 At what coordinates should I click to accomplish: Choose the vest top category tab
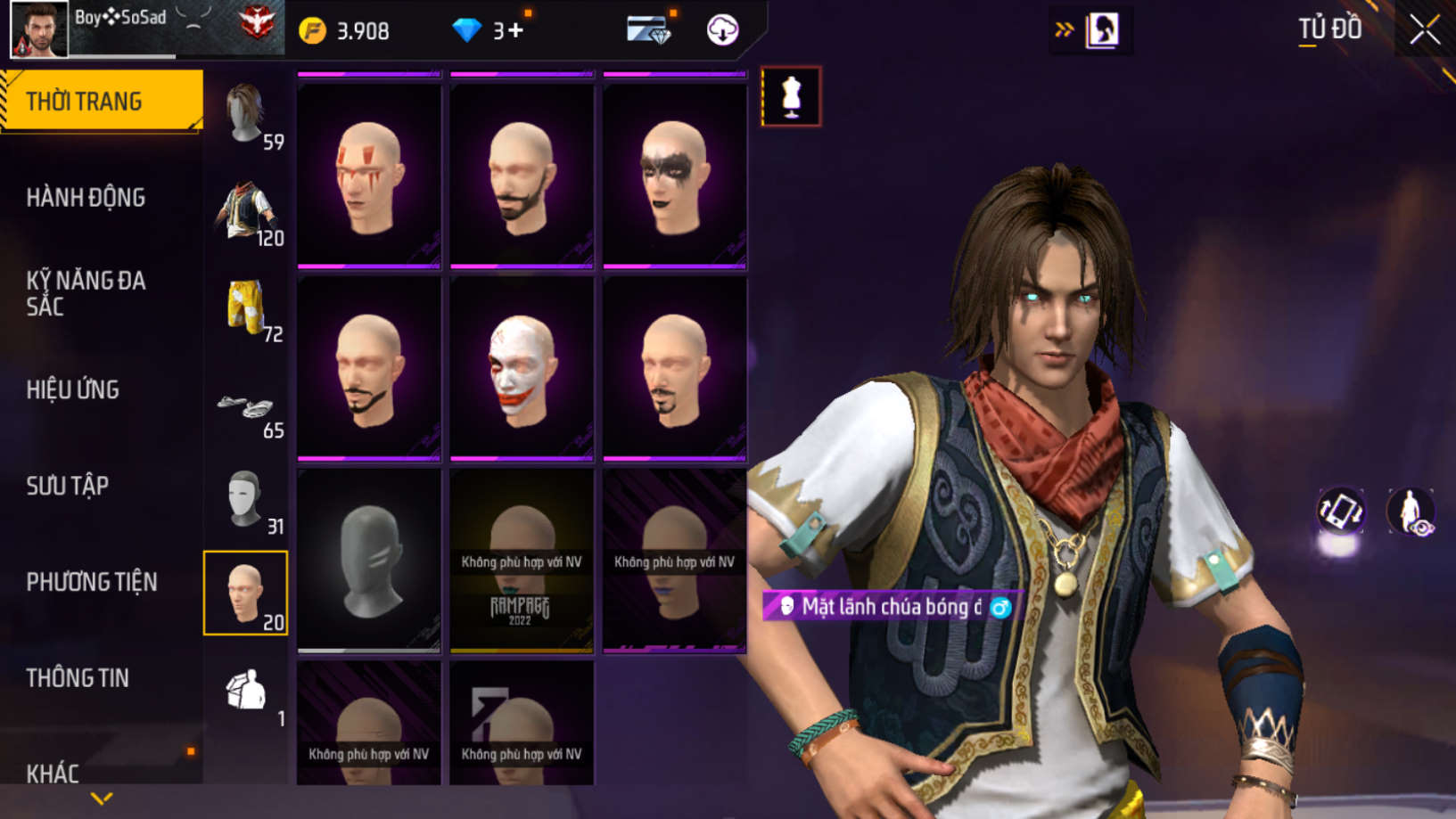tap(246, 212)
